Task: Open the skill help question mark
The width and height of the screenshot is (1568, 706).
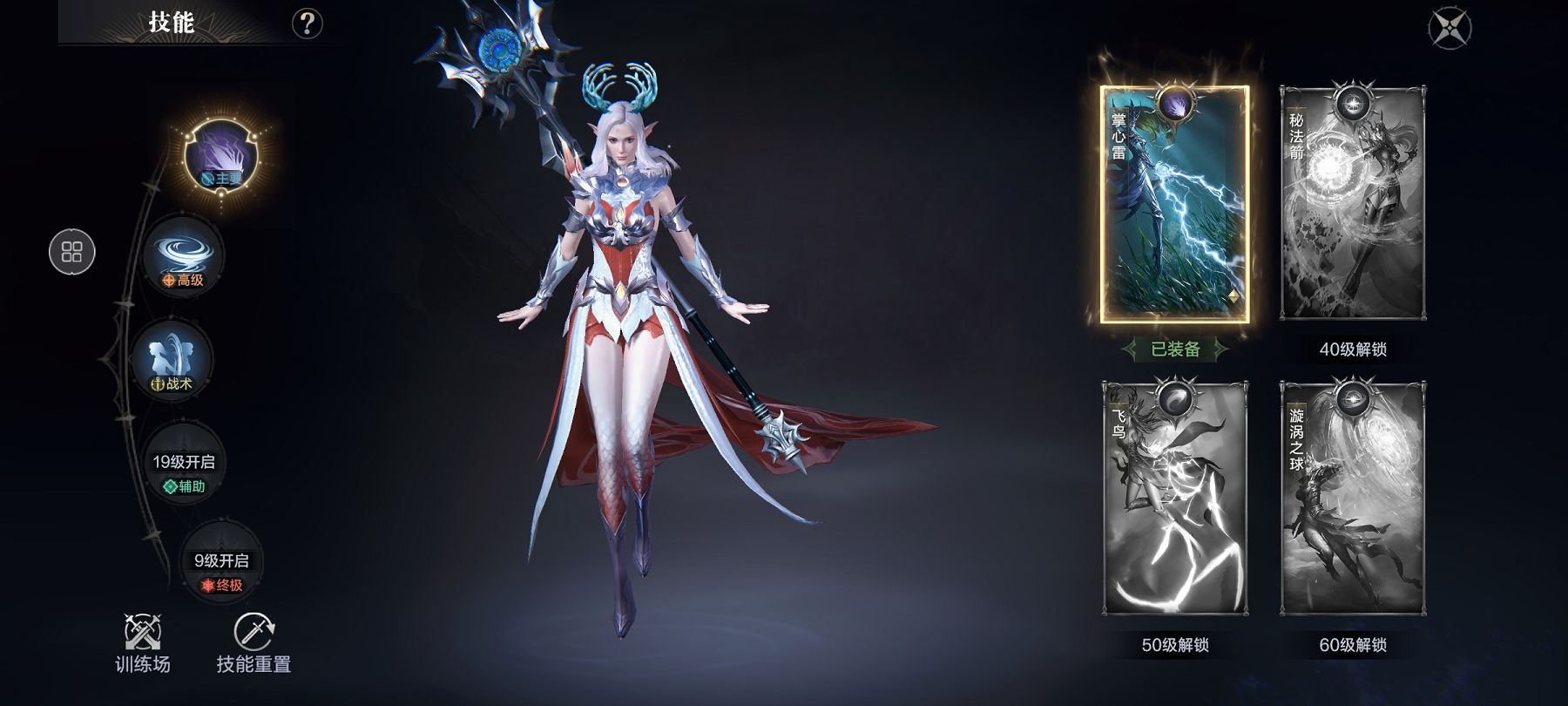Action: click(307, 24)
